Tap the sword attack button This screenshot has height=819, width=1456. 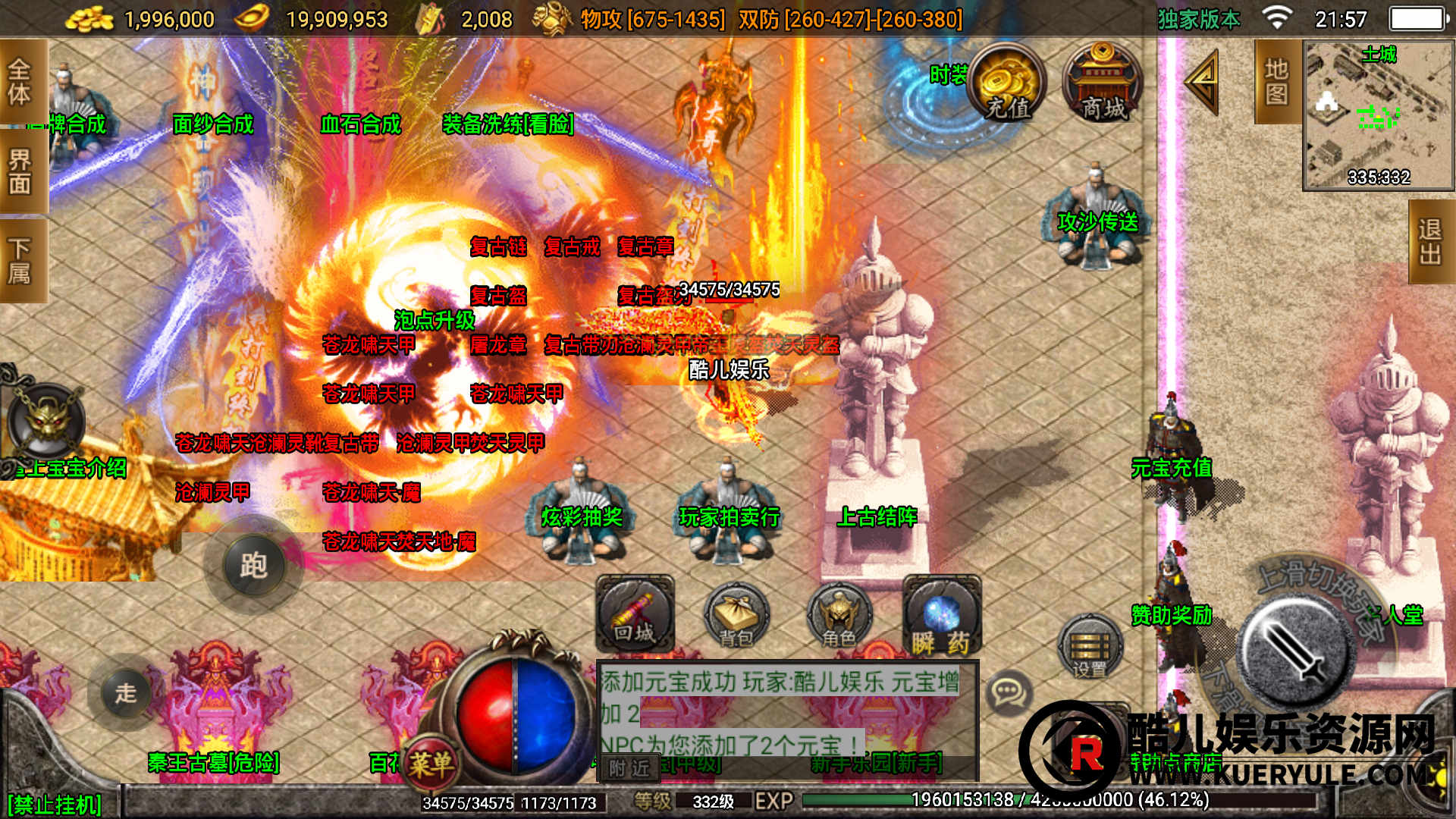[x=1295, y=652]
